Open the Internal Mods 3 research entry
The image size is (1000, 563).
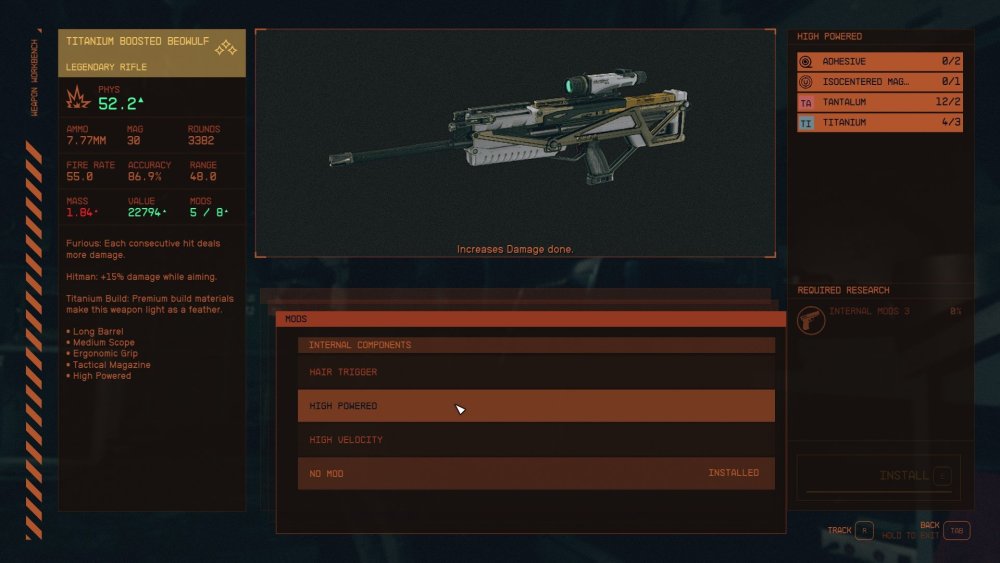879,320
